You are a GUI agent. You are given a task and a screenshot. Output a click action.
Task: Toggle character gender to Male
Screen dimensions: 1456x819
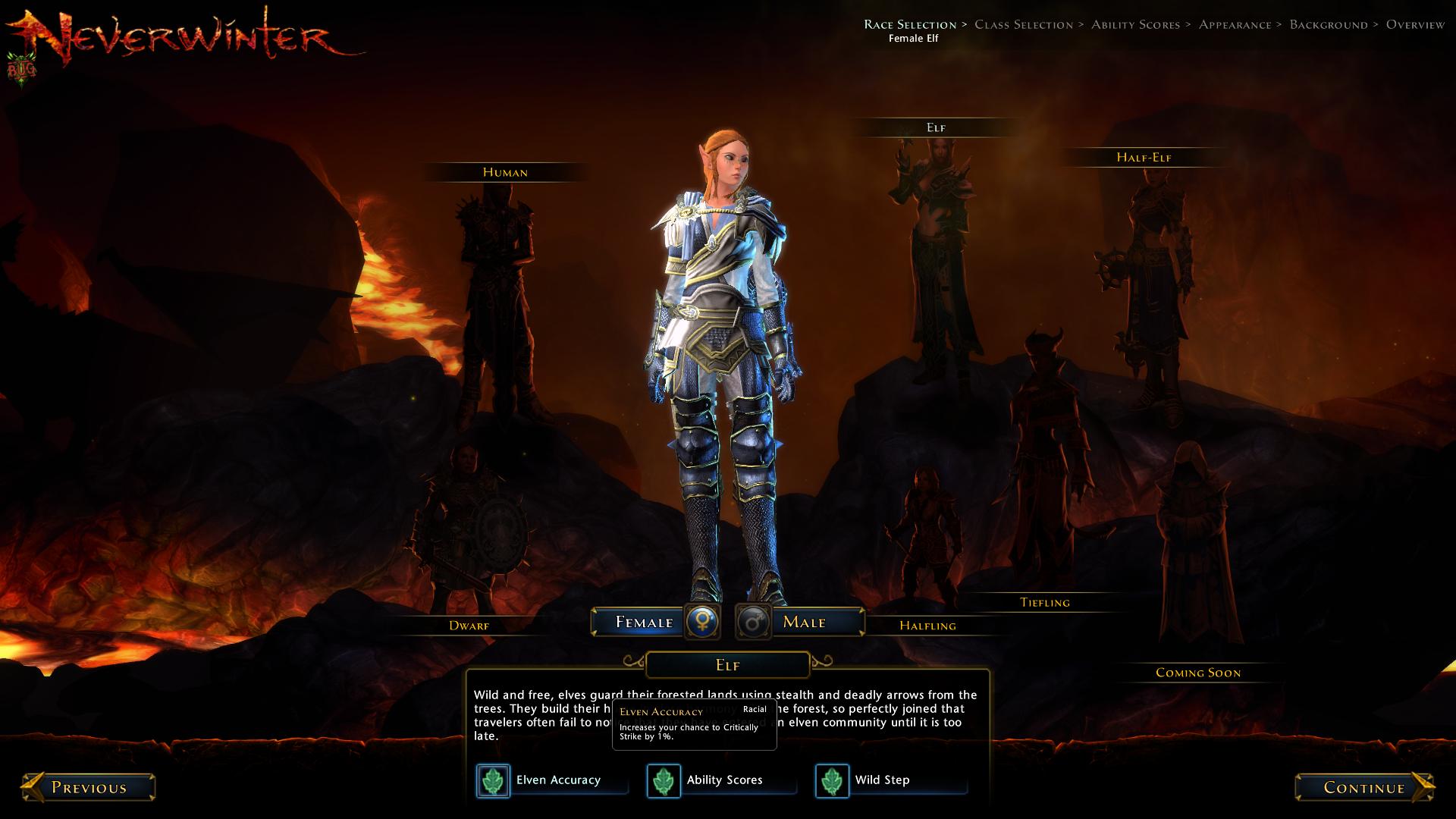pyautogui.click(x=808, y=622)
